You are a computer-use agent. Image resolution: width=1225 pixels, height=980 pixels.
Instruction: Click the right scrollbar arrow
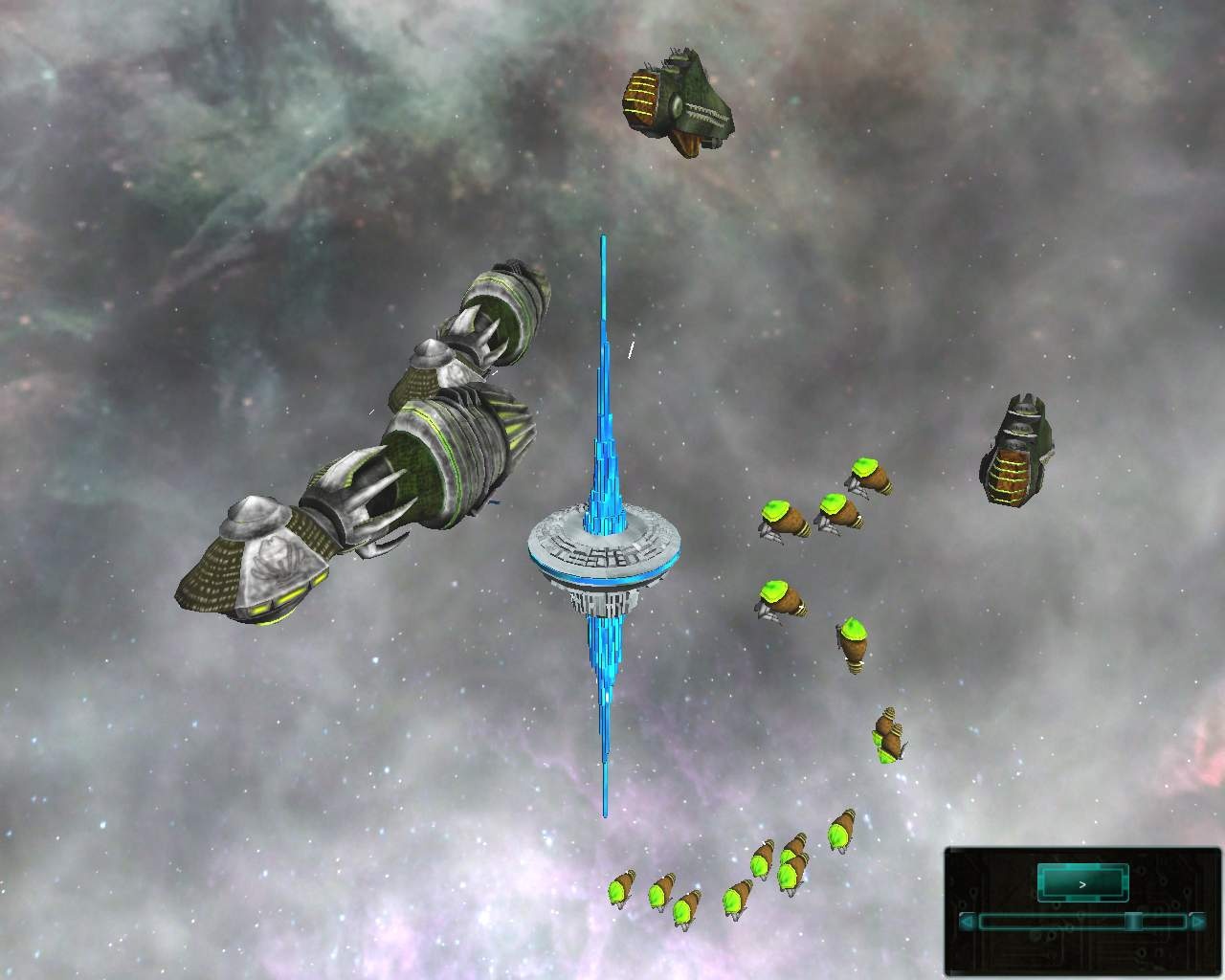pos(1198,922)
